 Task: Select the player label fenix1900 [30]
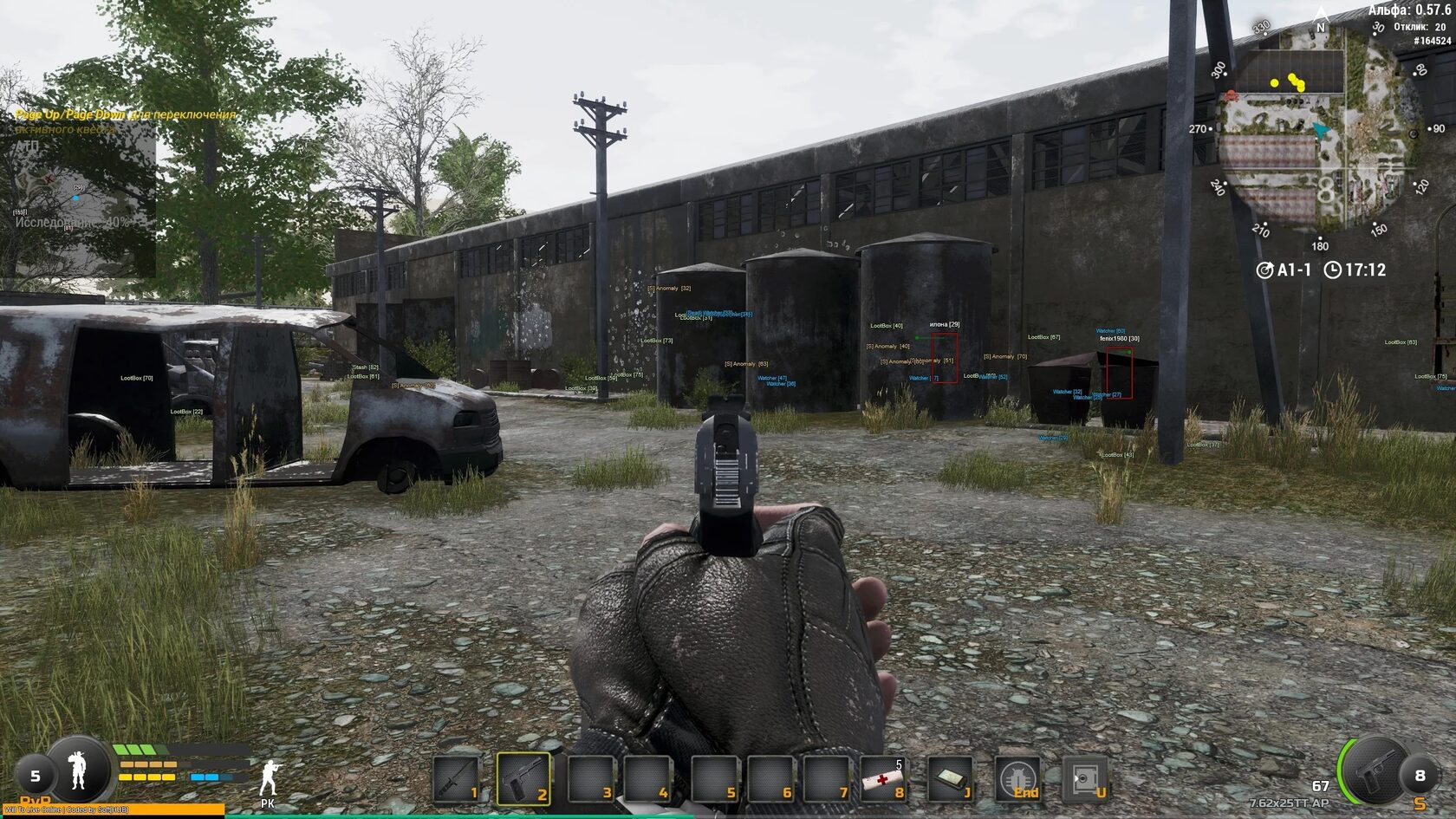tap(1118, 338)
